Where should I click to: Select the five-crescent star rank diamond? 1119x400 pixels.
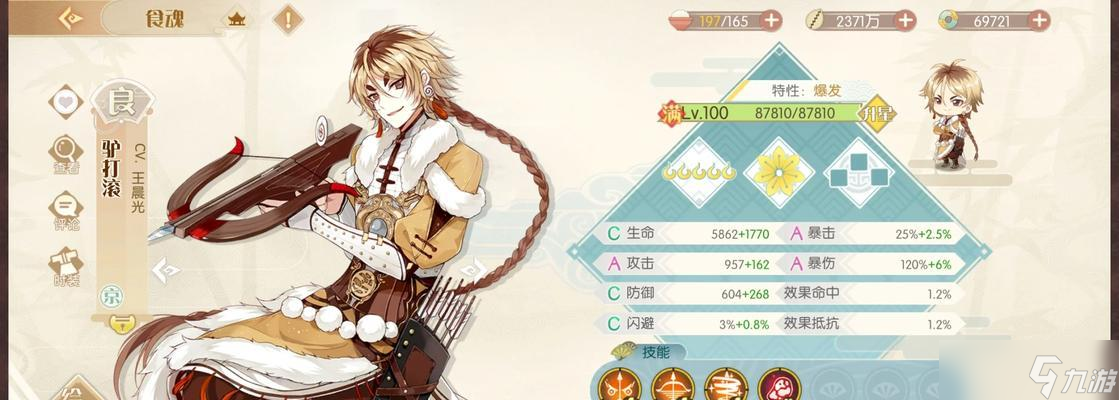click(700, 171)
